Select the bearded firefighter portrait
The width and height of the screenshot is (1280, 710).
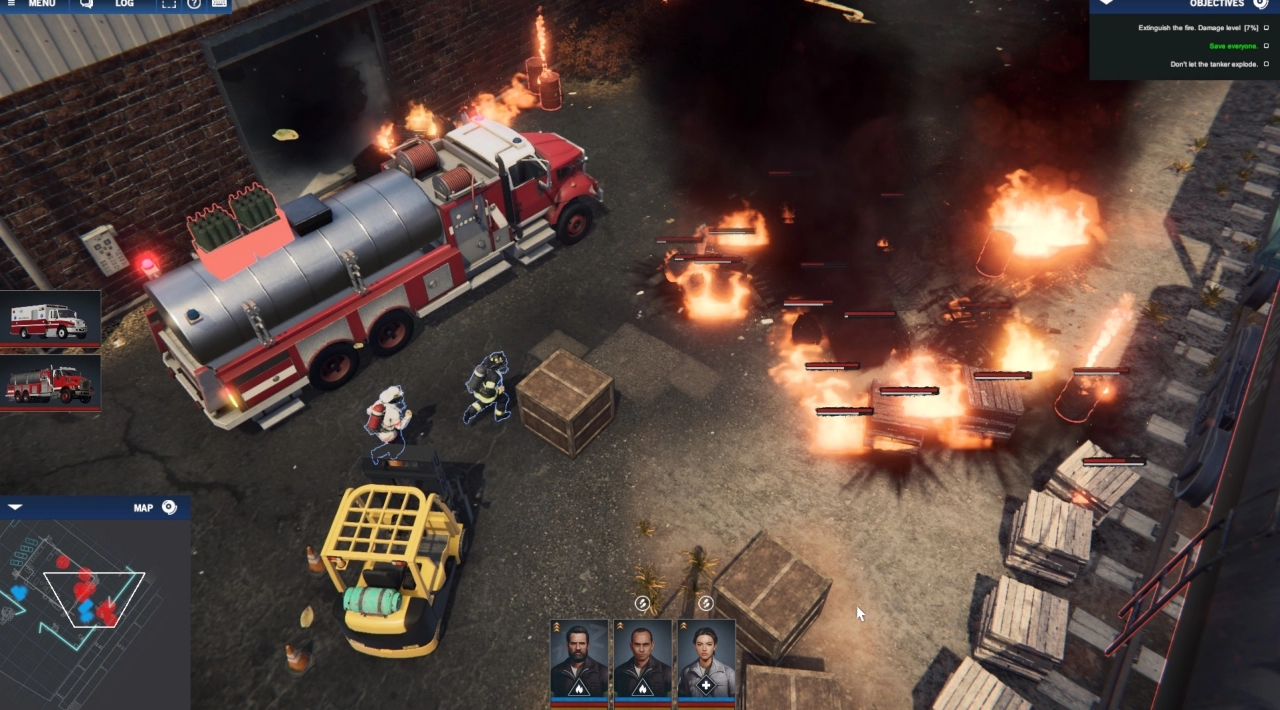pos(579,659)
